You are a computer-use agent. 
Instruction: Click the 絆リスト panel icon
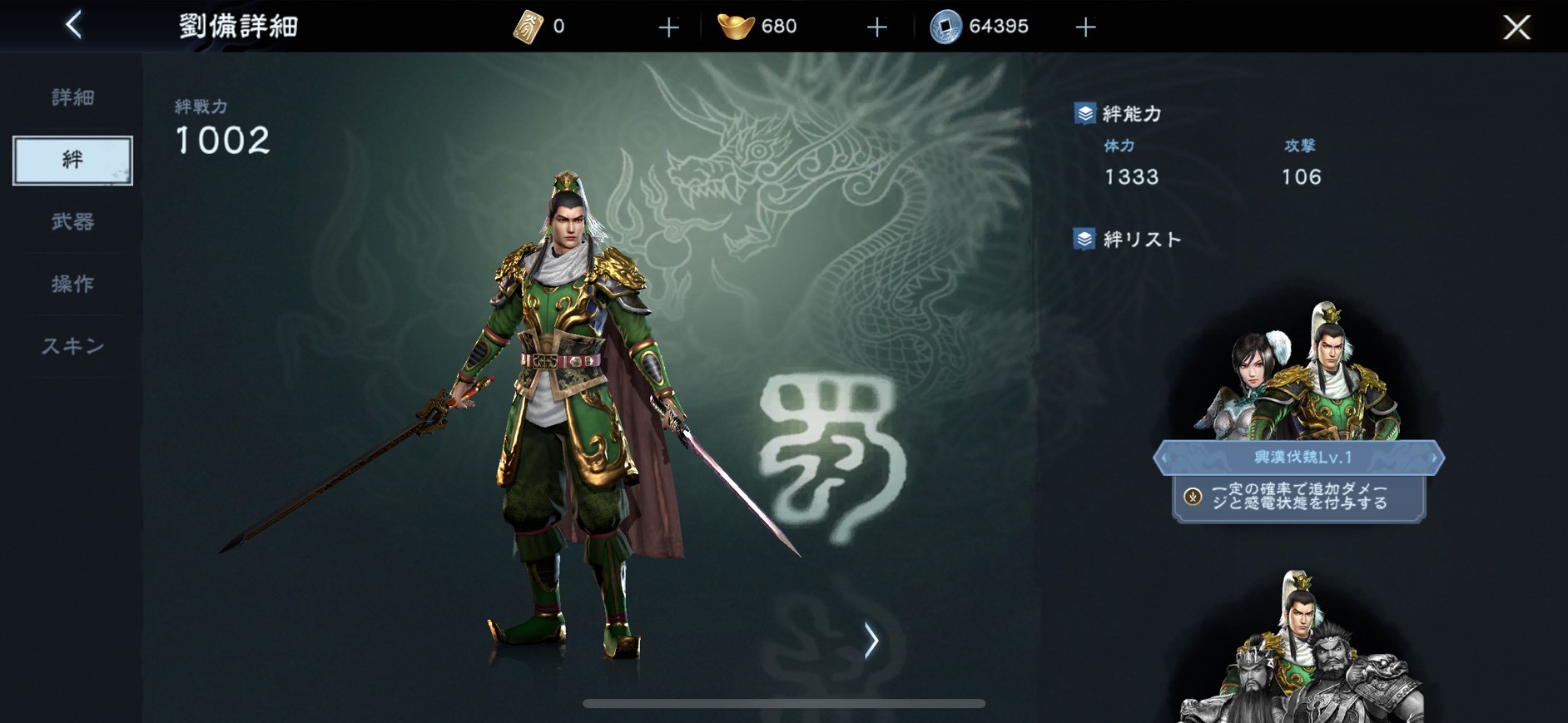click(1084, 238)
